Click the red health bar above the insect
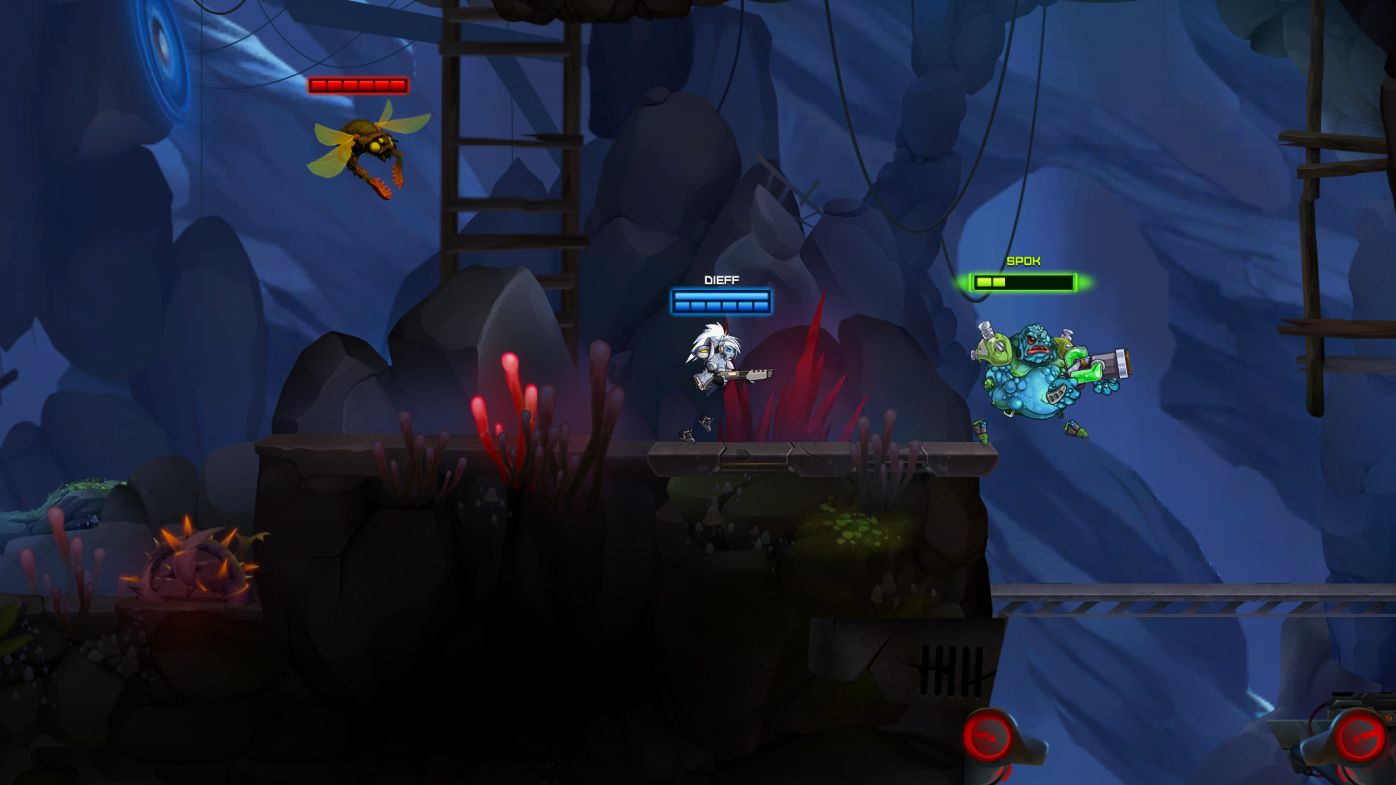This screenshot has width=1396, height=785. coord(357,83)
